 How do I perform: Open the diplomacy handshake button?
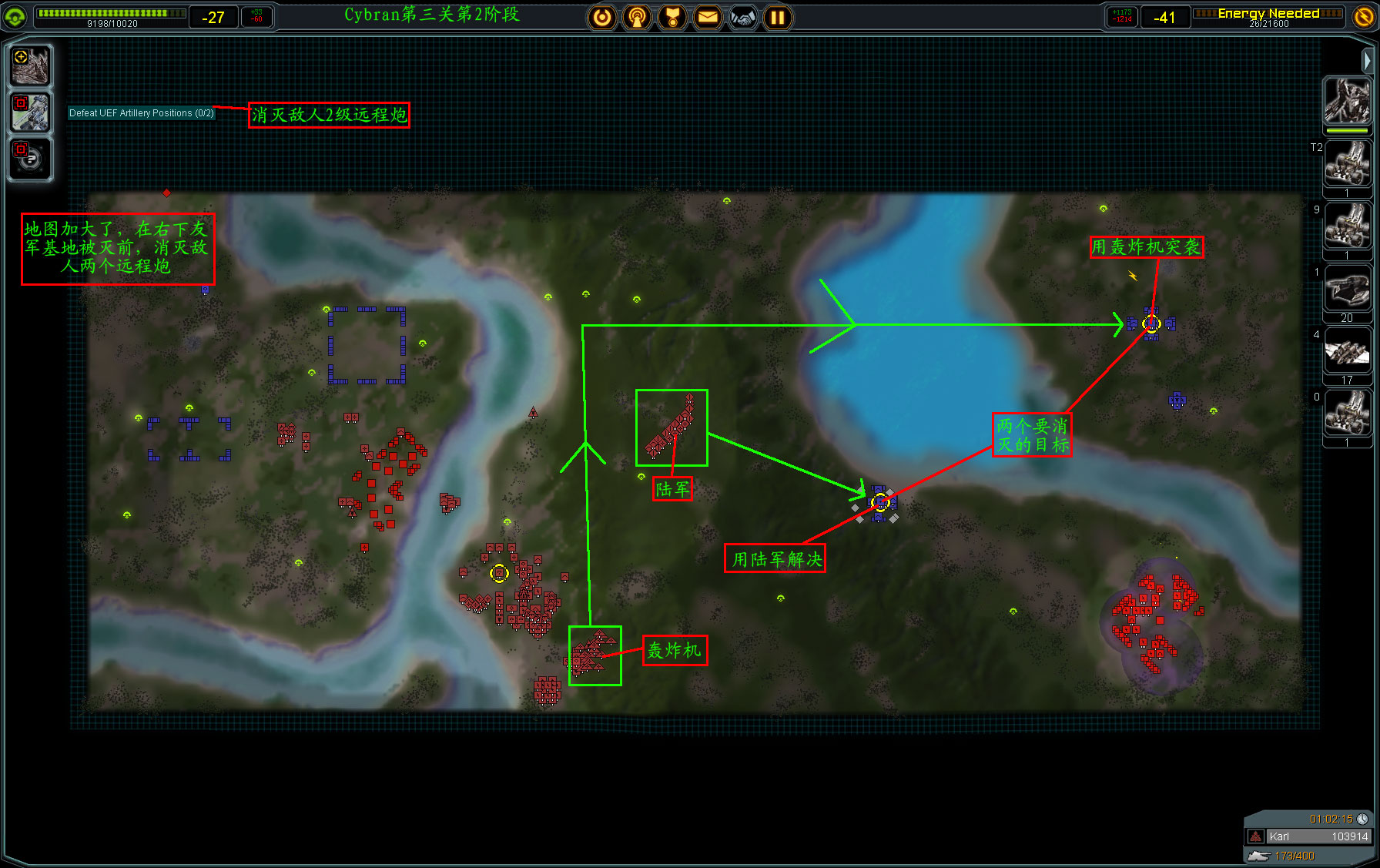pyautogui.click(x=743, y=17)
